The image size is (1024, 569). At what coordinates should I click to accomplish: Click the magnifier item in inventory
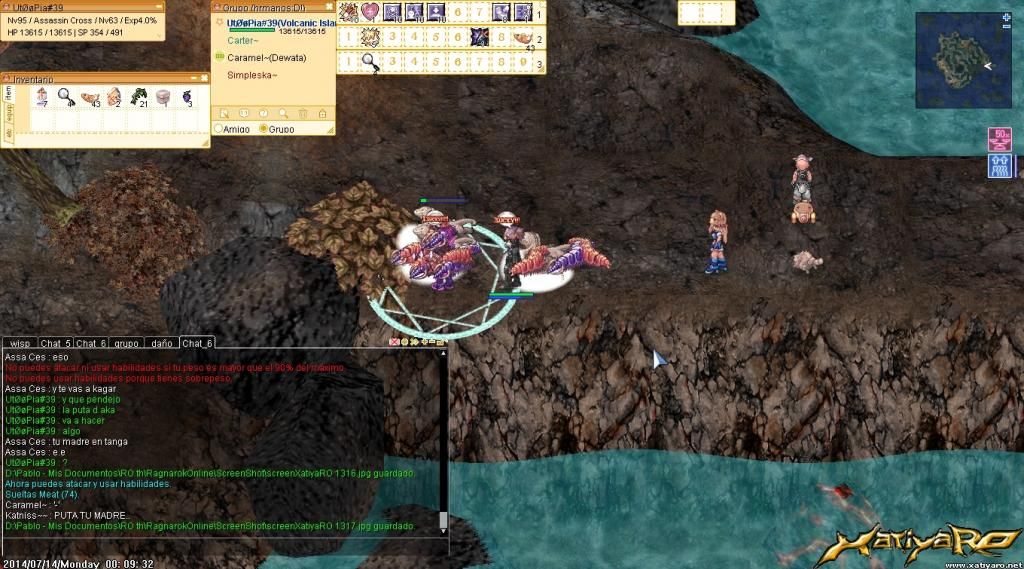(64, 96)
